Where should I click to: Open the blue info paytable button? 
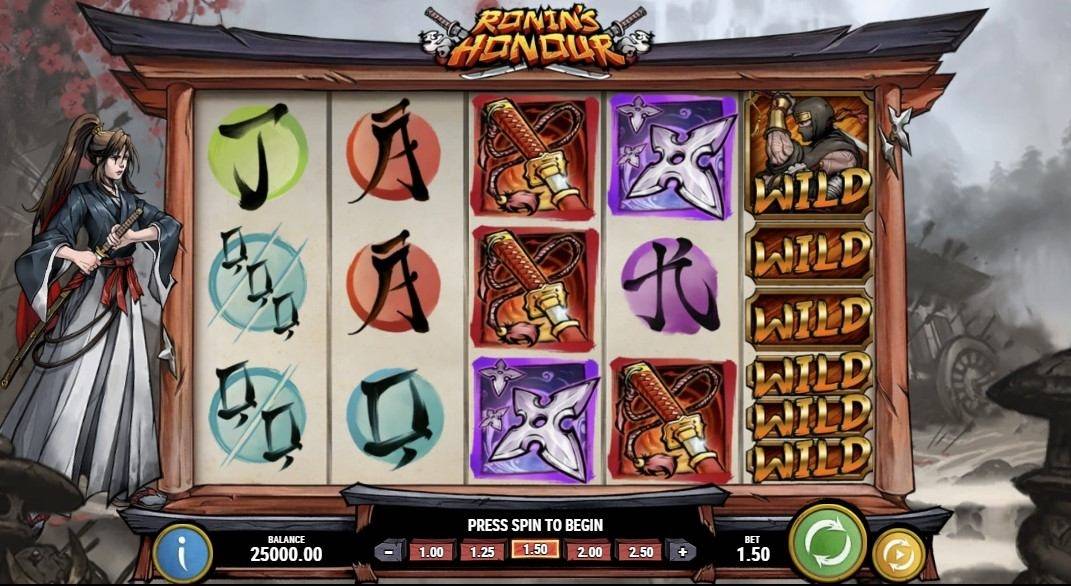click(182, 552)
